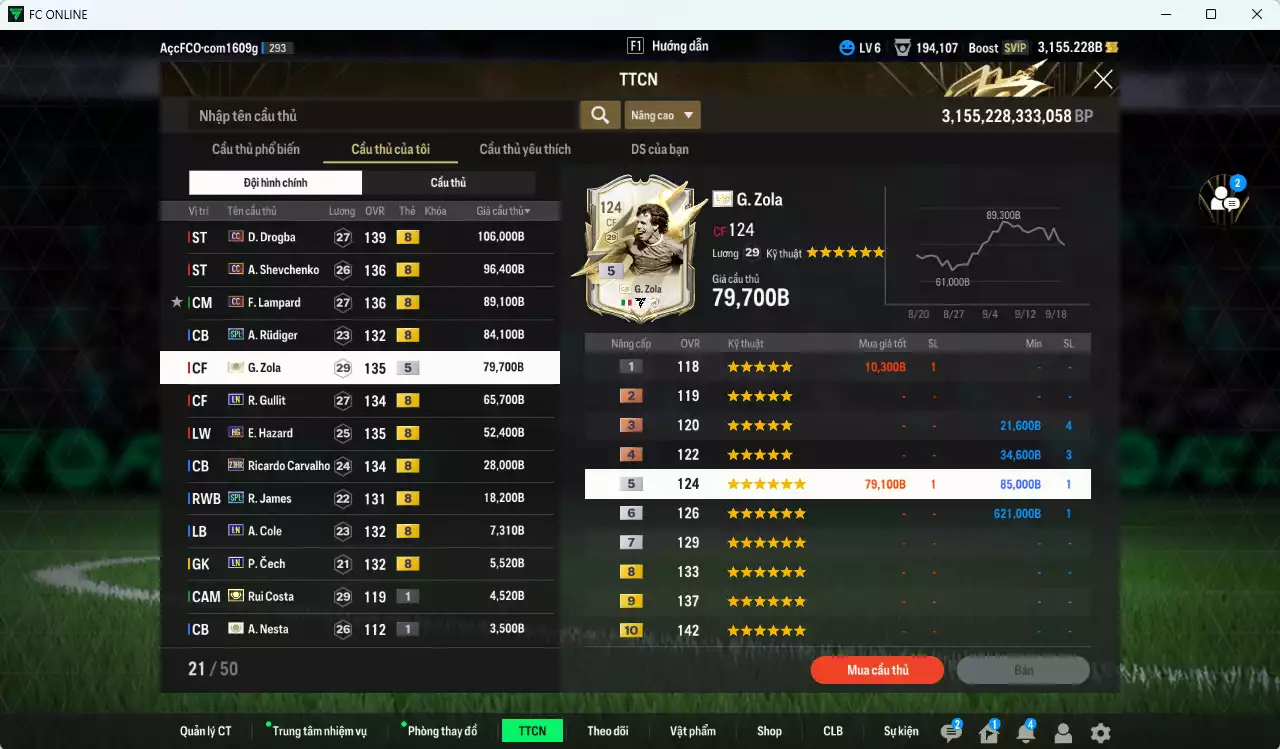Screen dimensions: 1280x749
Task: Choose the F. Lampard row
Action: pos(360,302)
